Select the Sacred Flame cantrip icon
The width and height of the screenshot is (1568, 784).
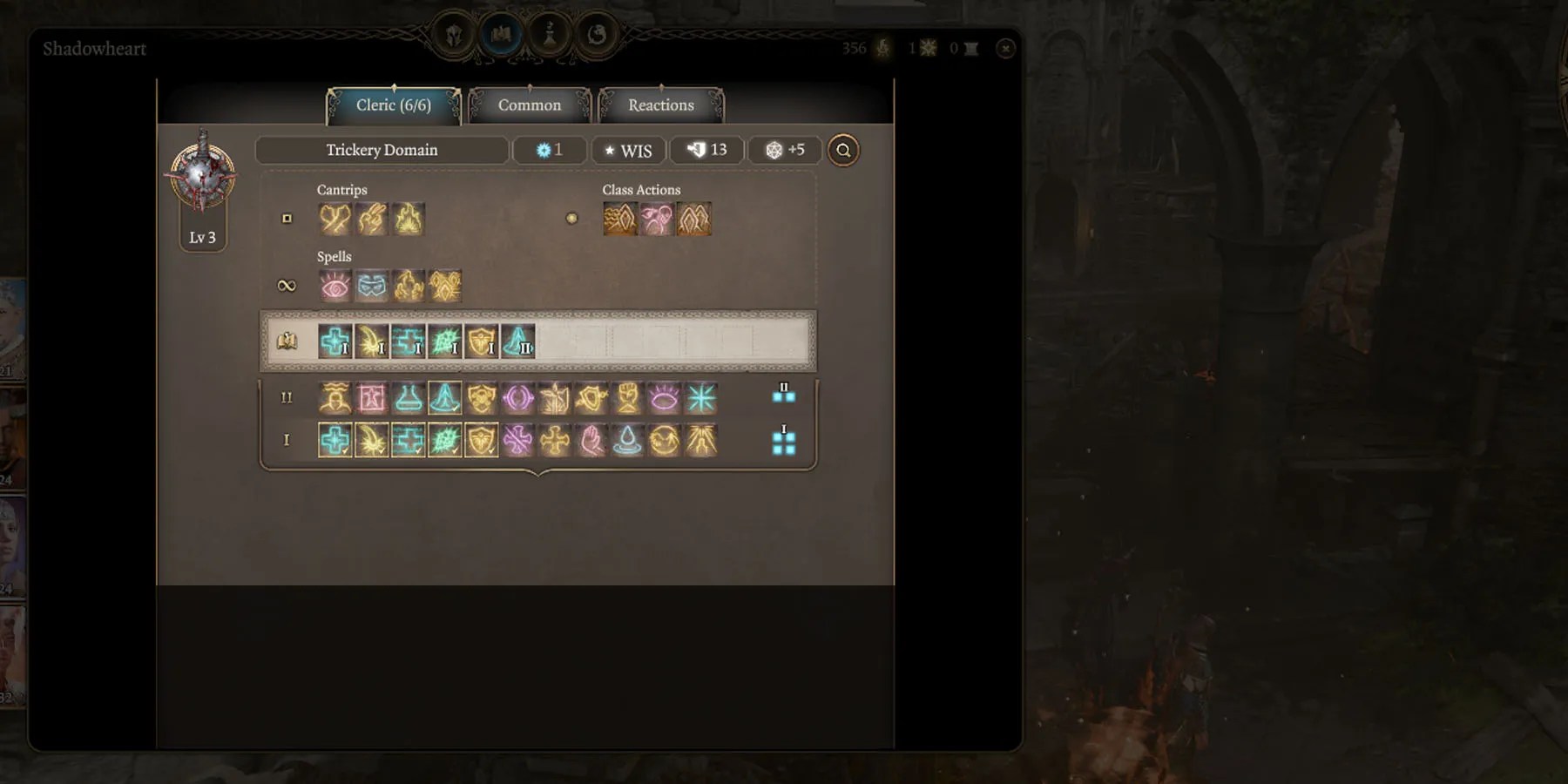point(408,219)
